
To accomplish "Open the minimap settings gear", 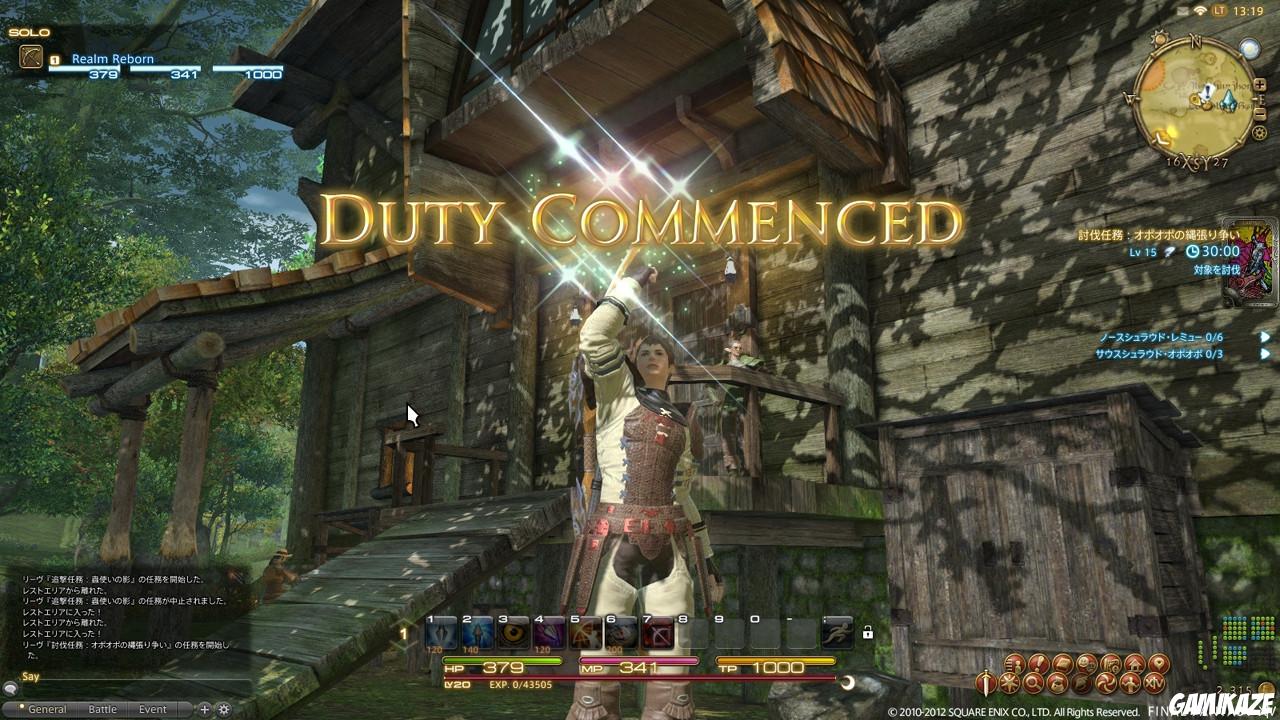I will pos(1259,132).
